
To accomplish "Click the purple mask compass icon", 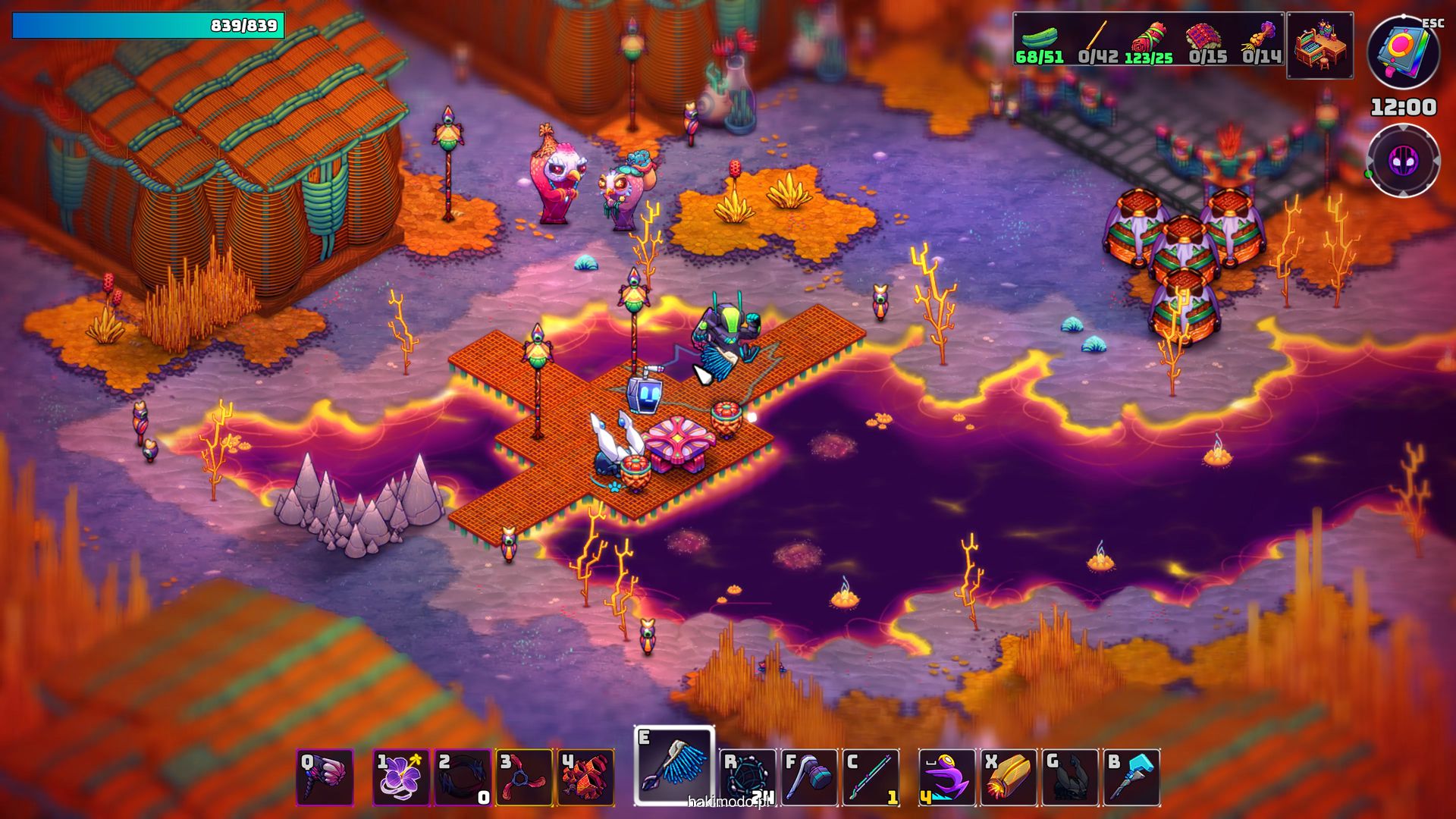I will [x=1403, y=161].
